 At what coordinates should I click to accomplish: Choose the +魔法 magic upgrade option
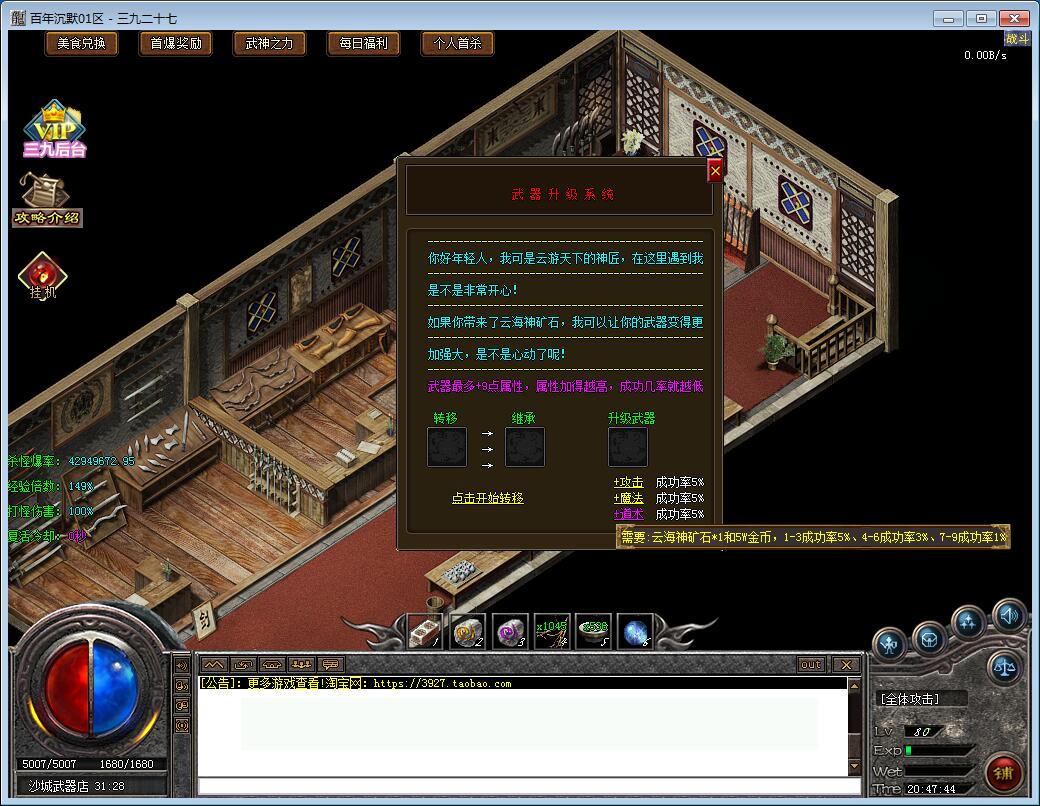coord(629,498)
